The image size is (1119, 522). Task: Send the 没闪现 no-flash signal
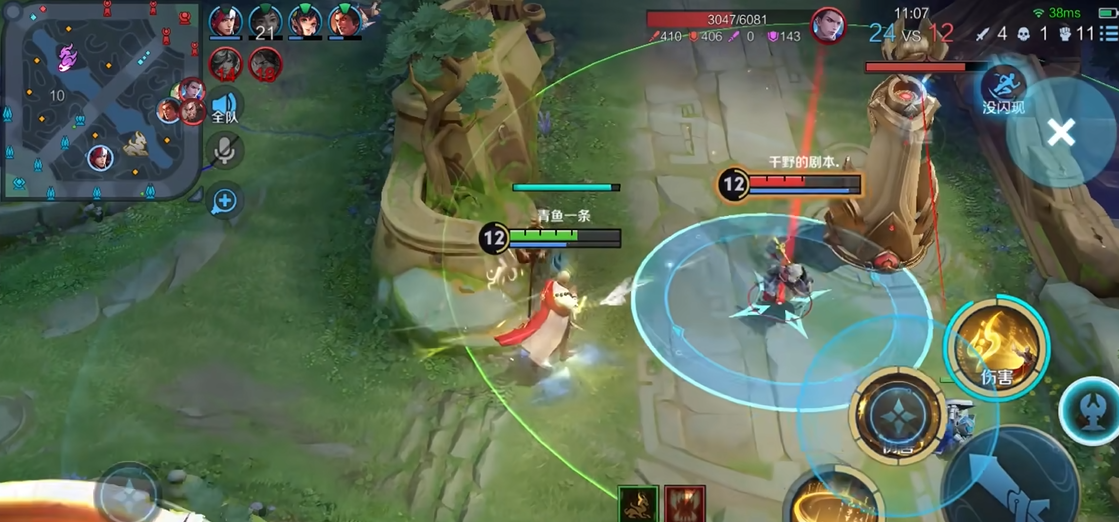pyautogui.click(x=1003, y=88)
